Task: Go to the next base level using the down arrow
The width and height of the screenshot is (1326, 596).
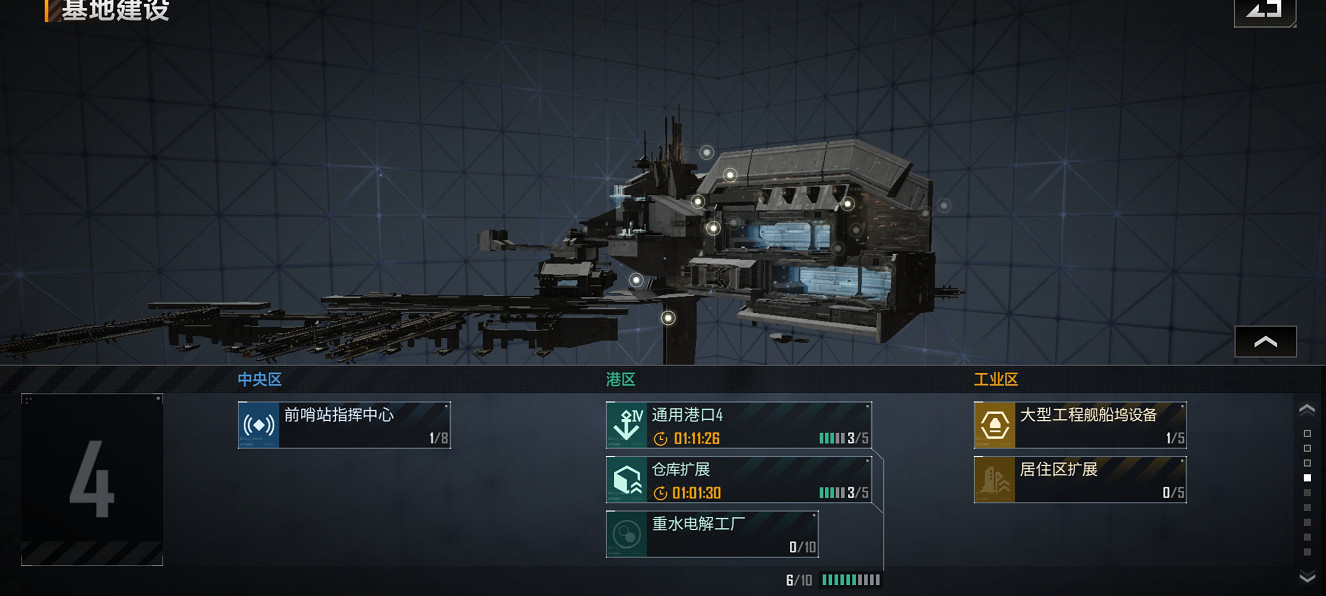Action: 1306,577
